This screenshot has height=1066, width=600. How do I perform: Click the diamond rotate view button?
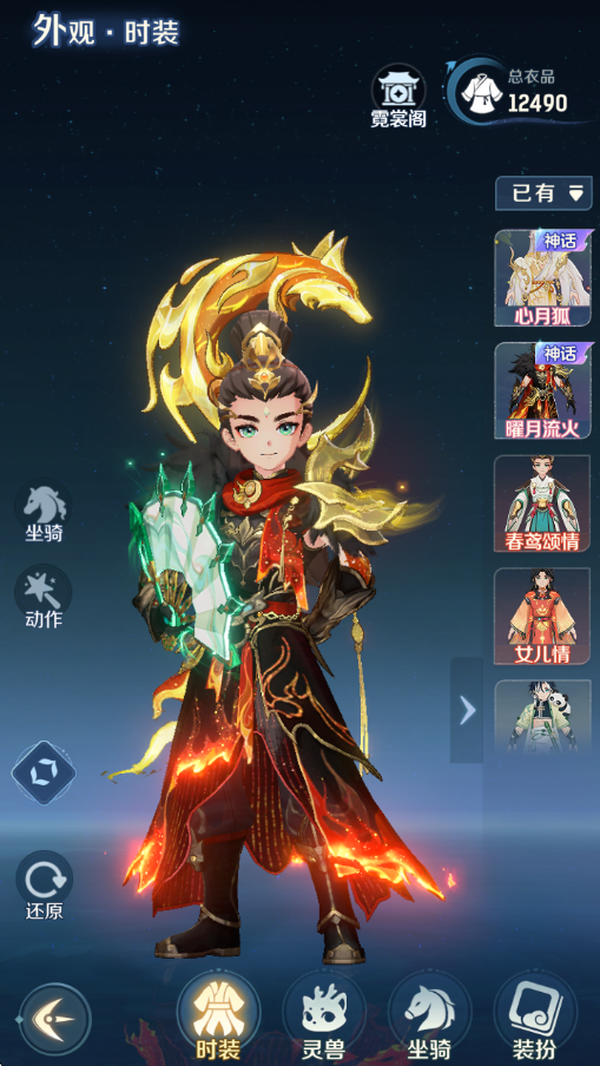coord(43,772)
